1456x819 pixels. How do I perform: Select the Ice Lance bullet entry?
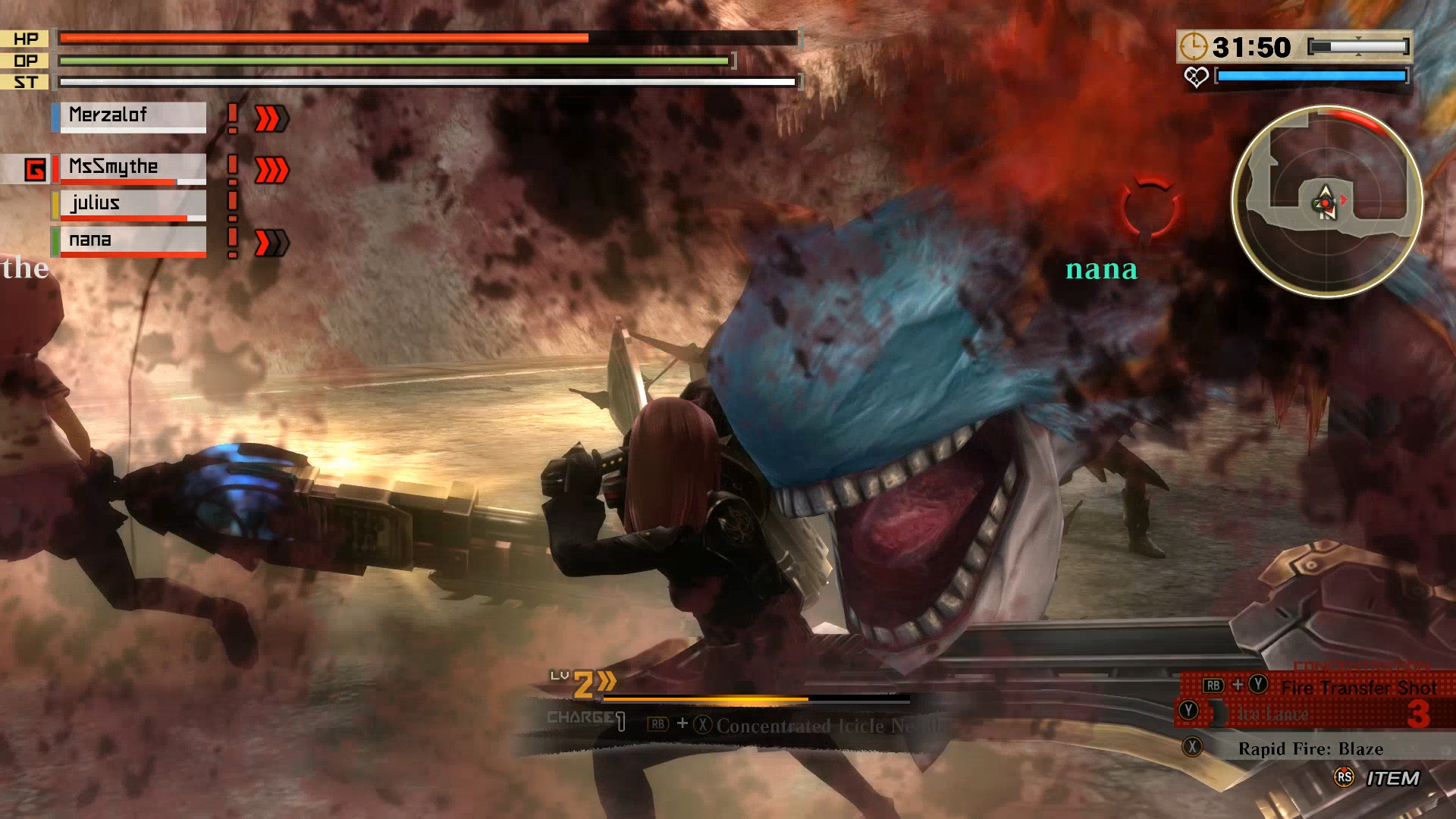(1272, 714)
